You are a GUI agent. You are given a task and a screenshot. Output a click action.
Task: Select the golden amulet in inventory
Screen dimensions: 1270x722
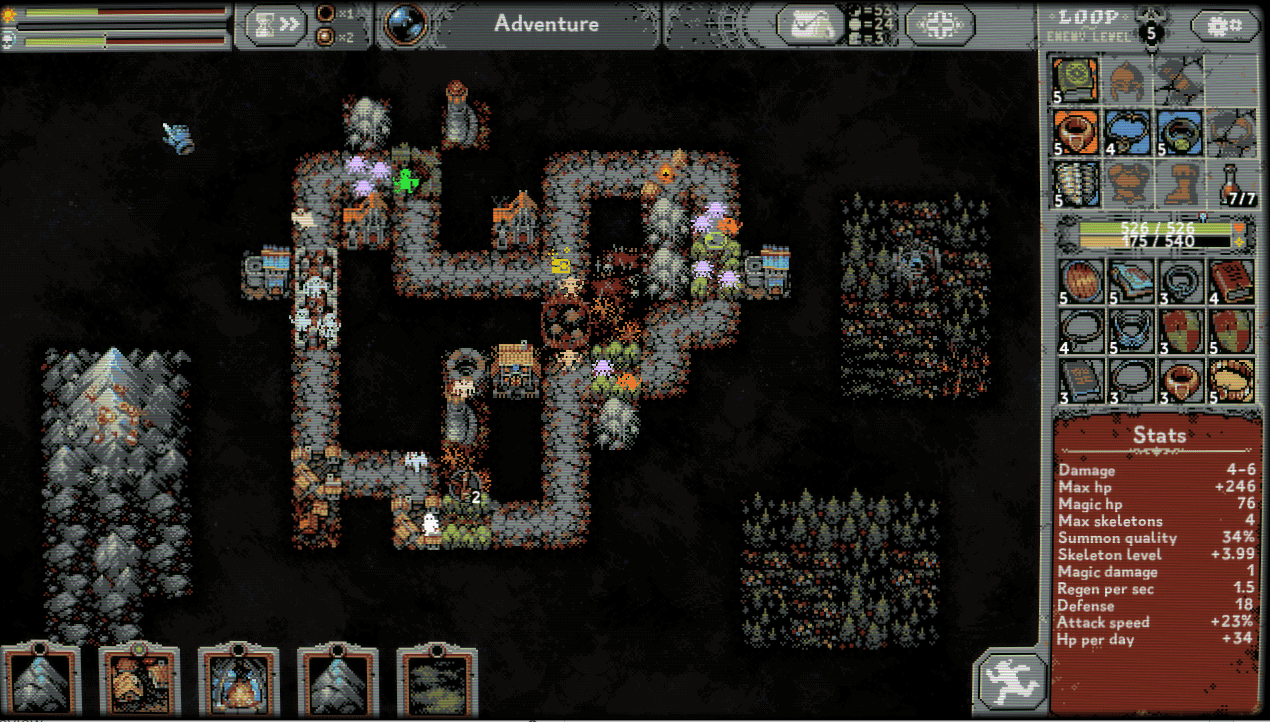point(1233,381)
